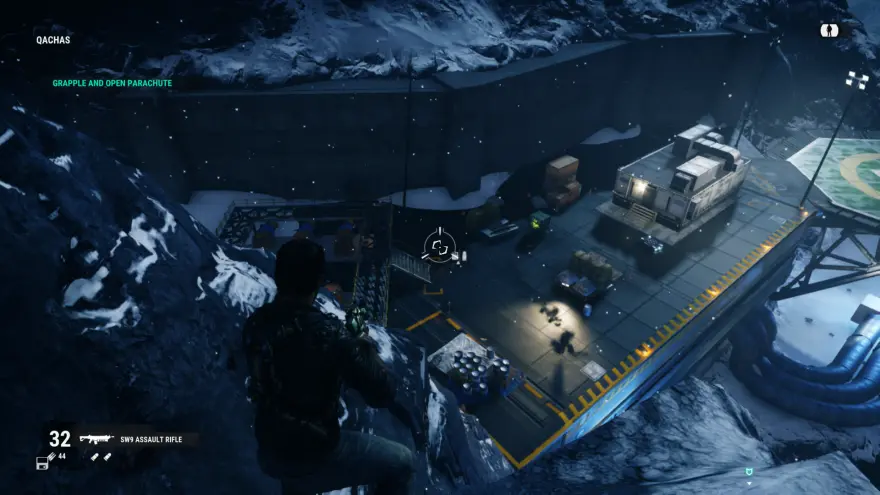
Task: Click the standing figure status icon
Action: (828, 30)
